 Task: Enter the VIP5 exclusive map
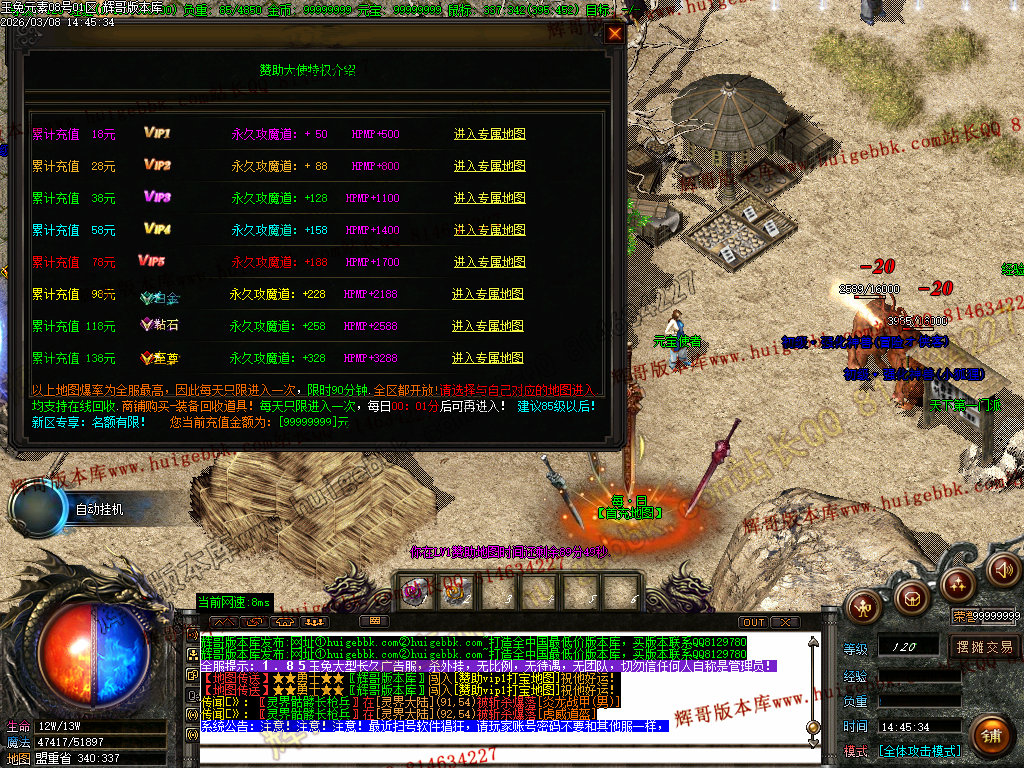click(x=489, y=262)
